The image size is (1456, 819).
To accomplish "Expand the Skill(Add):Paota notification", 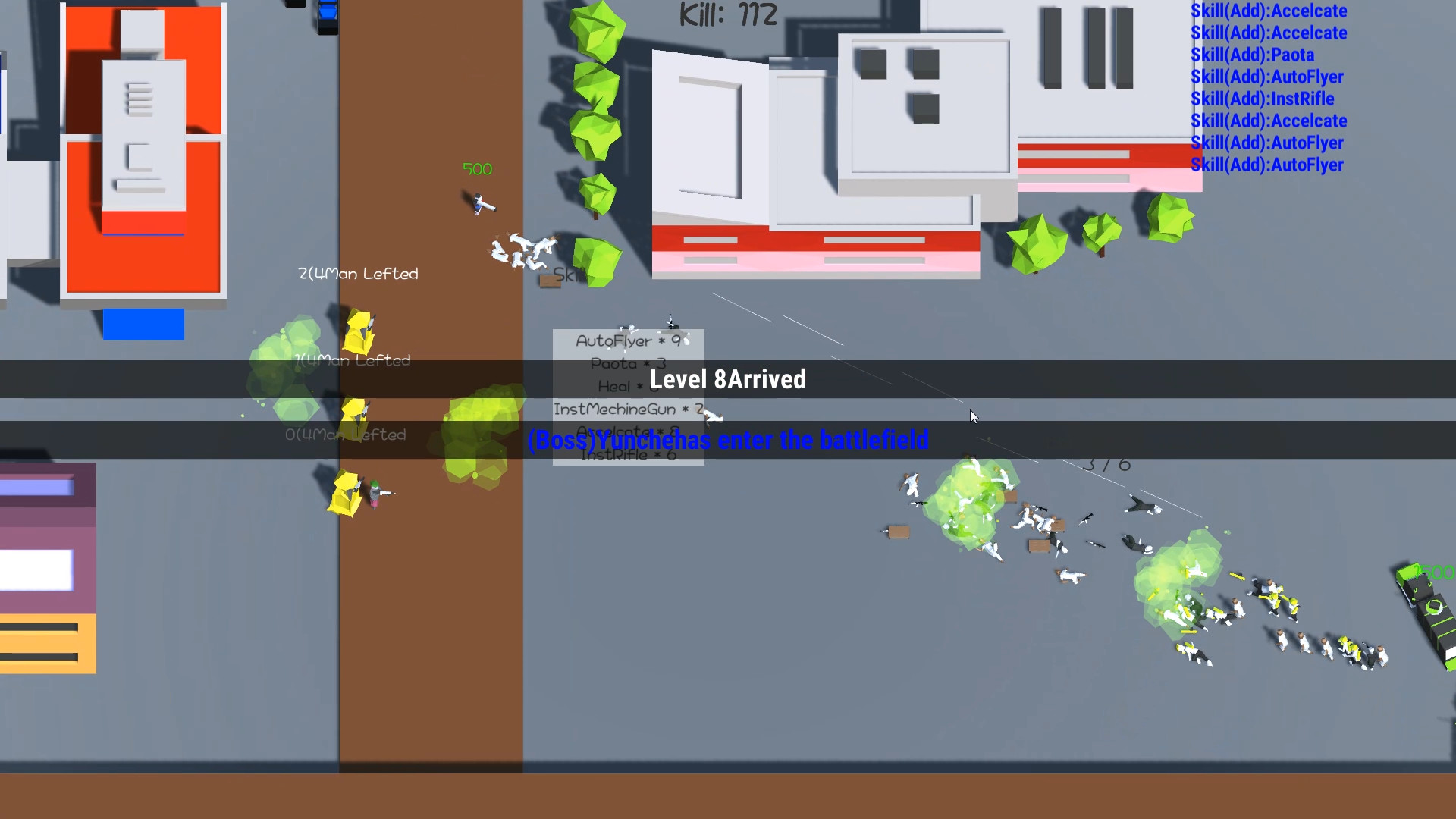I will pyautogui.click(x=1254, y=55).
